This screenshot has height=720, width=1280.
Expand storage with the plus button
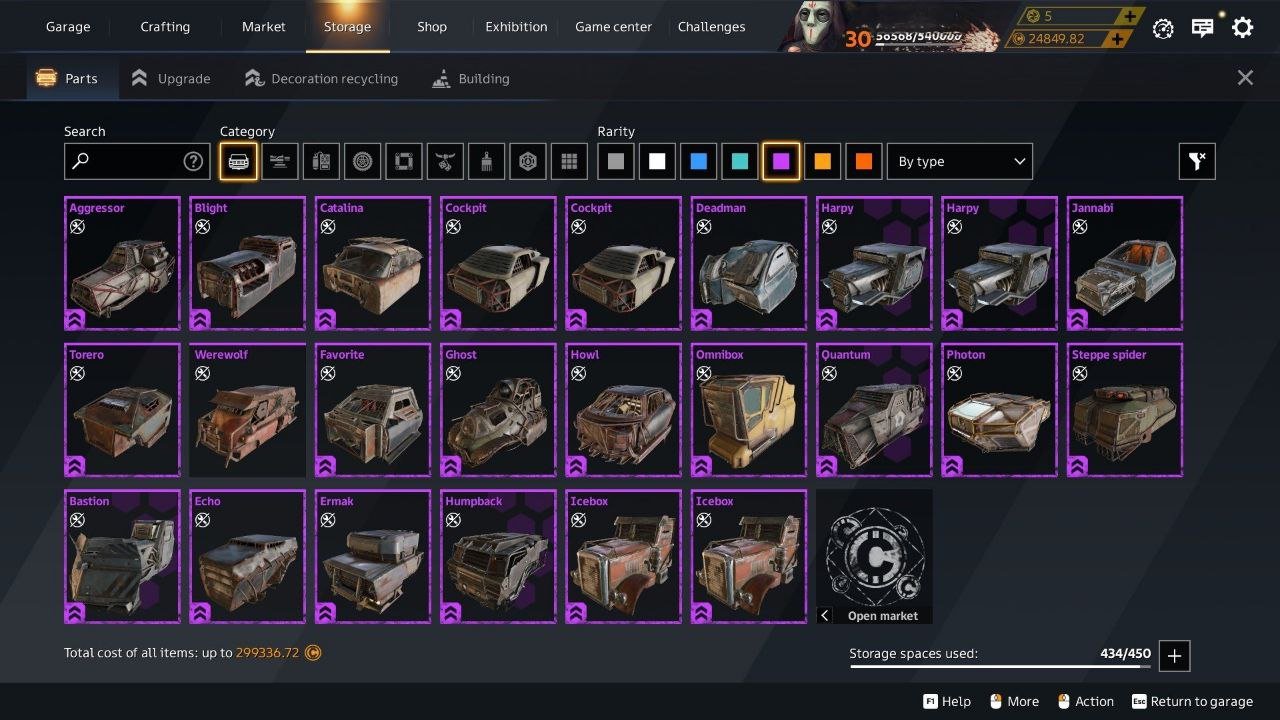1174,656
